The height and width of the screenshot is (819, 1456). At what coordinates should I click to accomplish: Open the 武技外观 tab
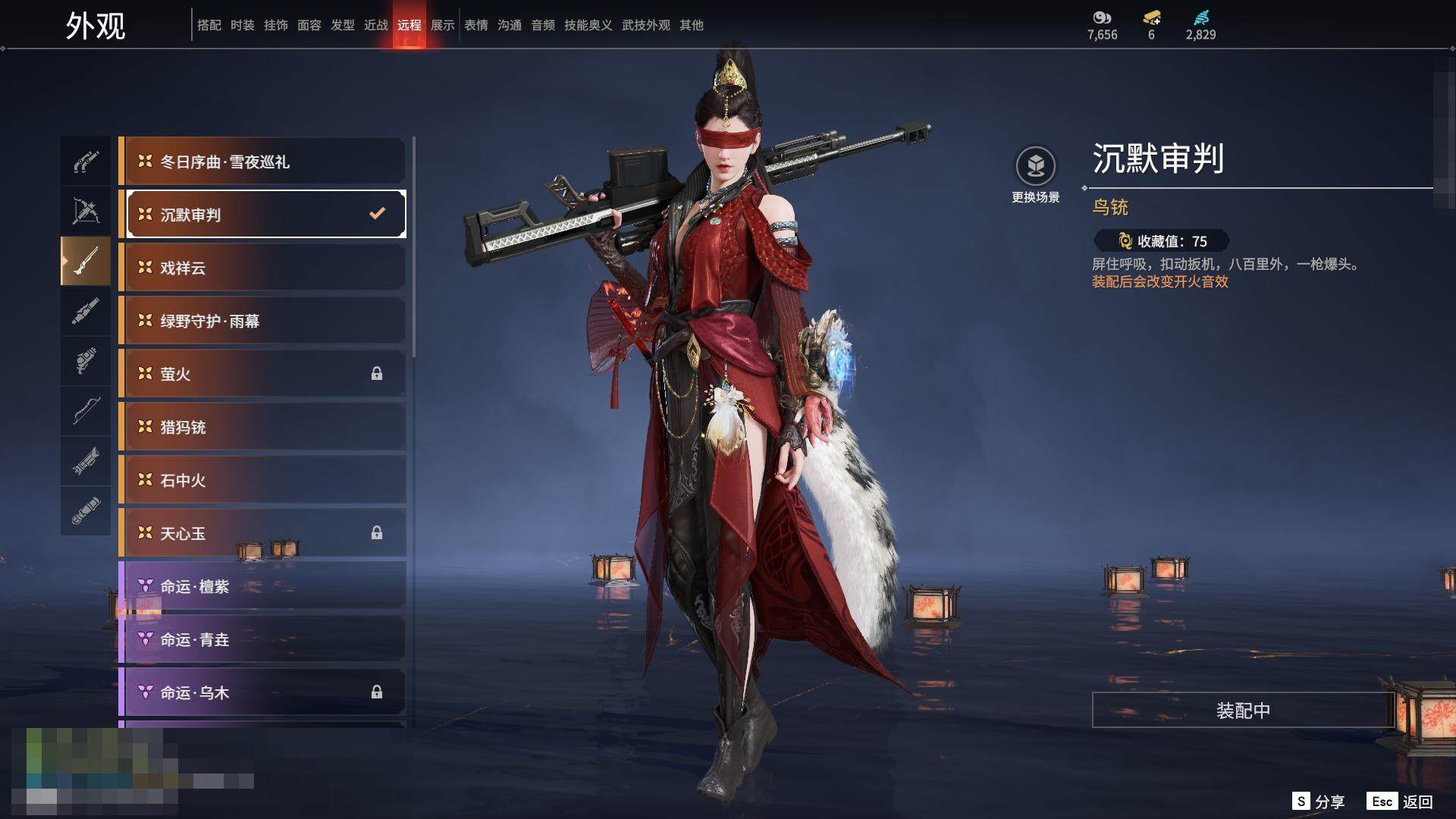point(645,25)
